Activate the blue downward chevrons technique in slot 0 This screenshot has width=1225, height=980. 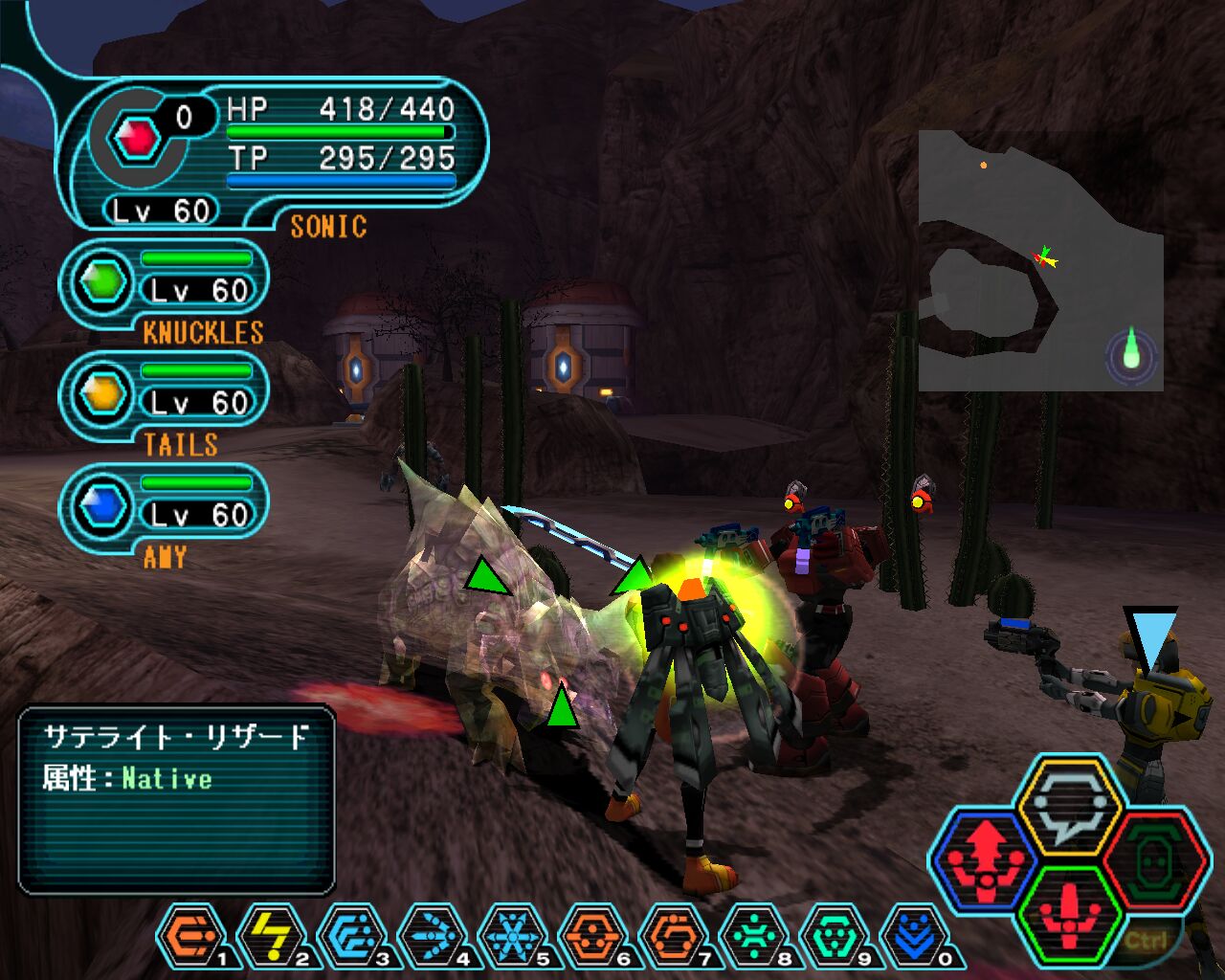[x=913, y=936]
